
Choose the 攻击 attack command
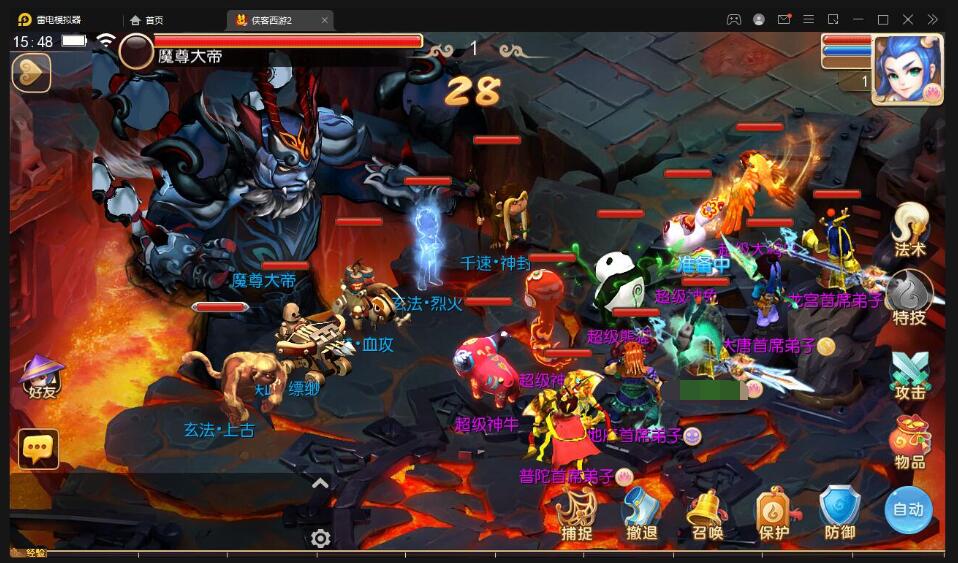(x=910, y=374)
